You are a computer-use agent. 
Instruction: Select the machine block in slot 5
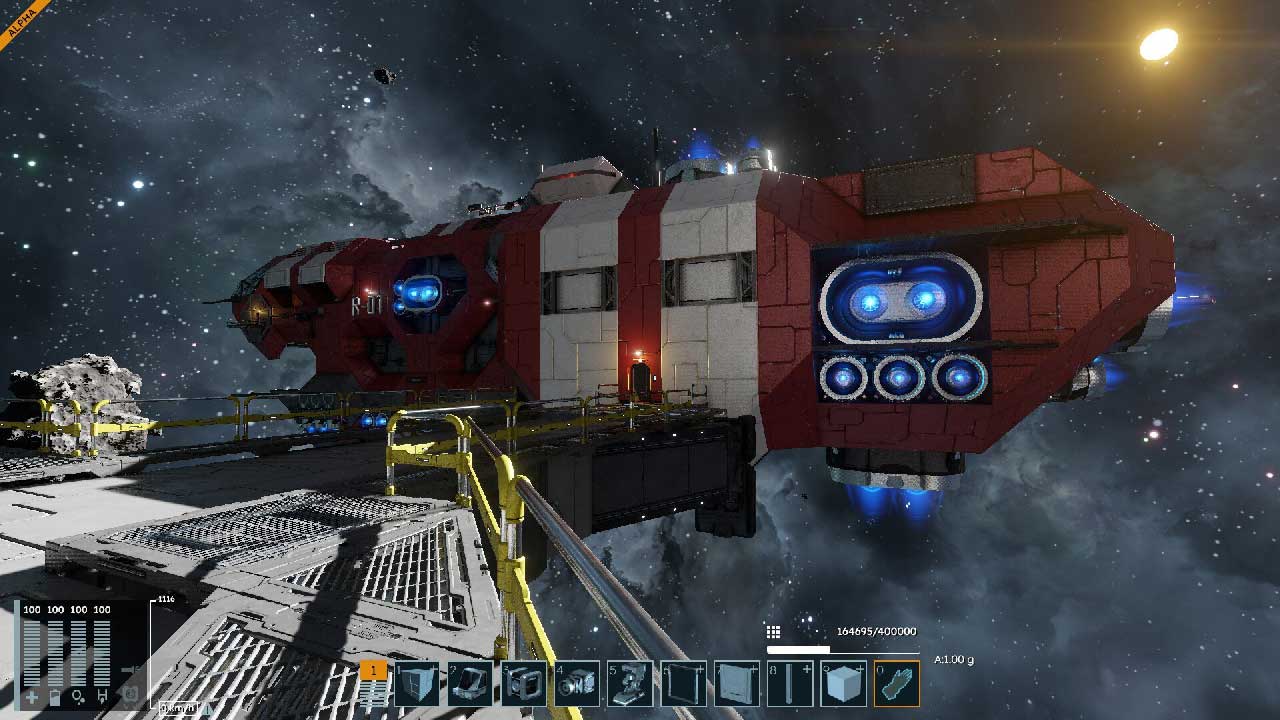[631, 684]
